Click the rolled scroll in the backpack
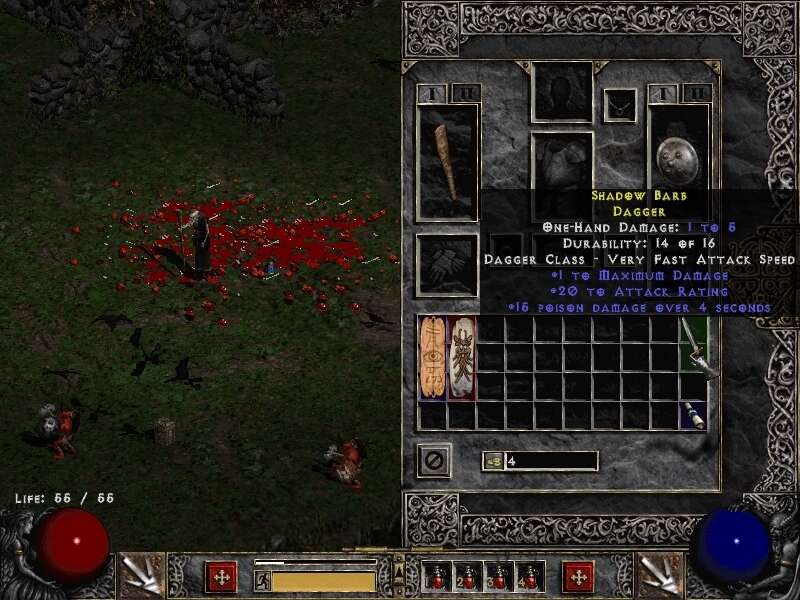The image size is (800, 600). coord(693,415)
